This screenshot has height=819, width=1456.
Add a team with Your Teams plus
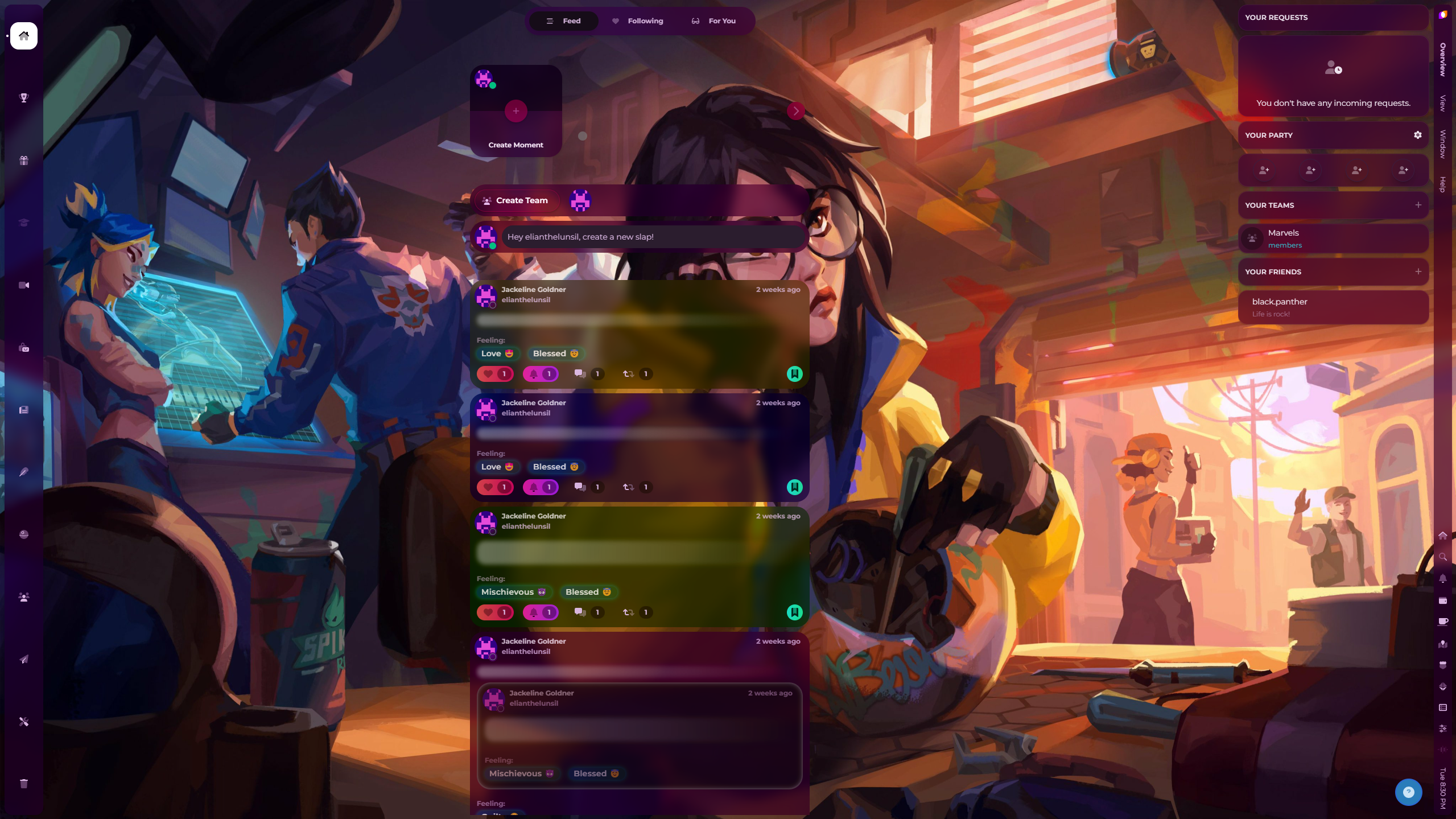click(1418, 205)
